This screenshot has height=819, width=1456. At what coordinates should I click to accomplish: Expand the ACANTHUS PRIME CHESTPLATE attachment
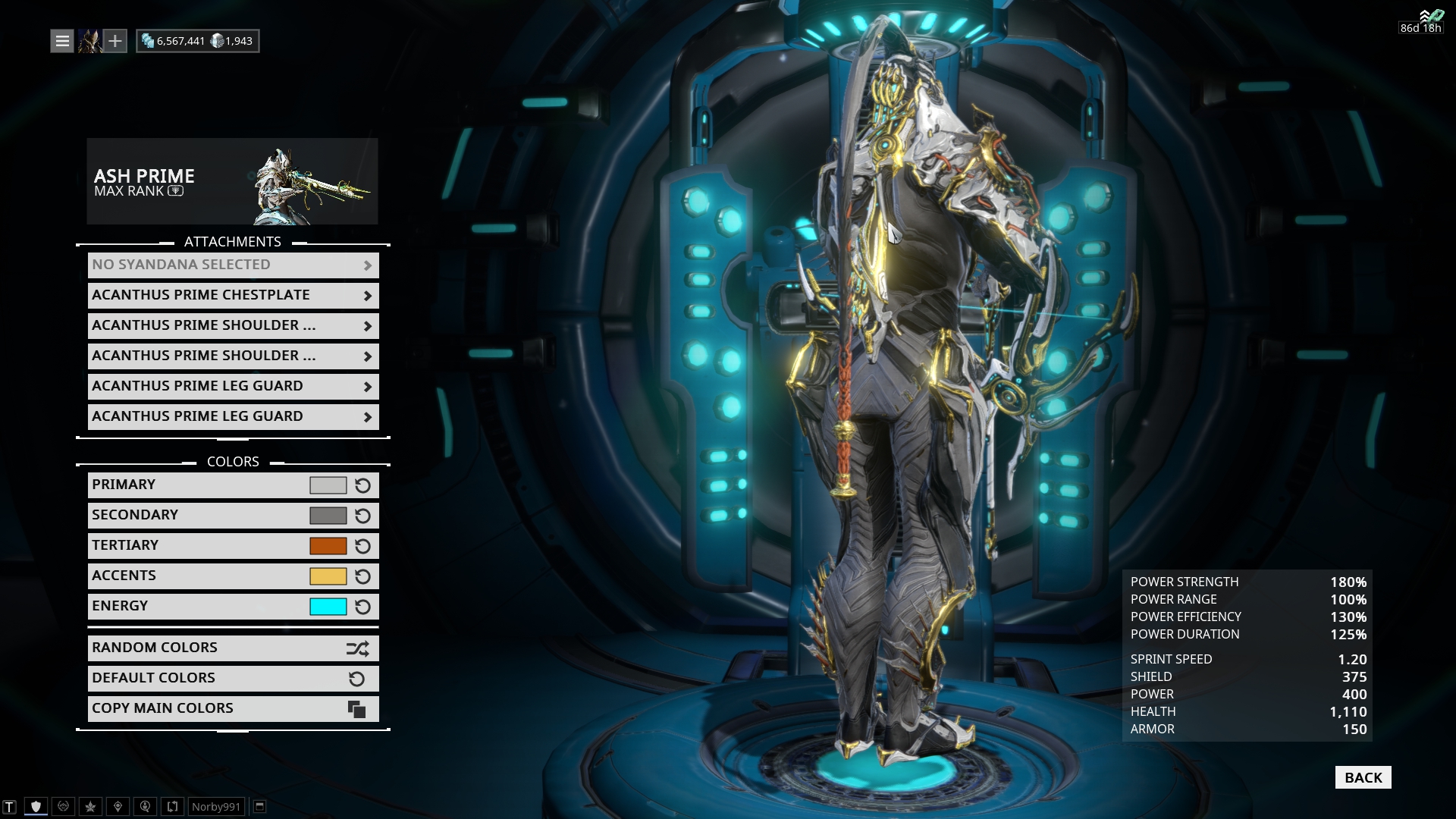click(233, 295)
